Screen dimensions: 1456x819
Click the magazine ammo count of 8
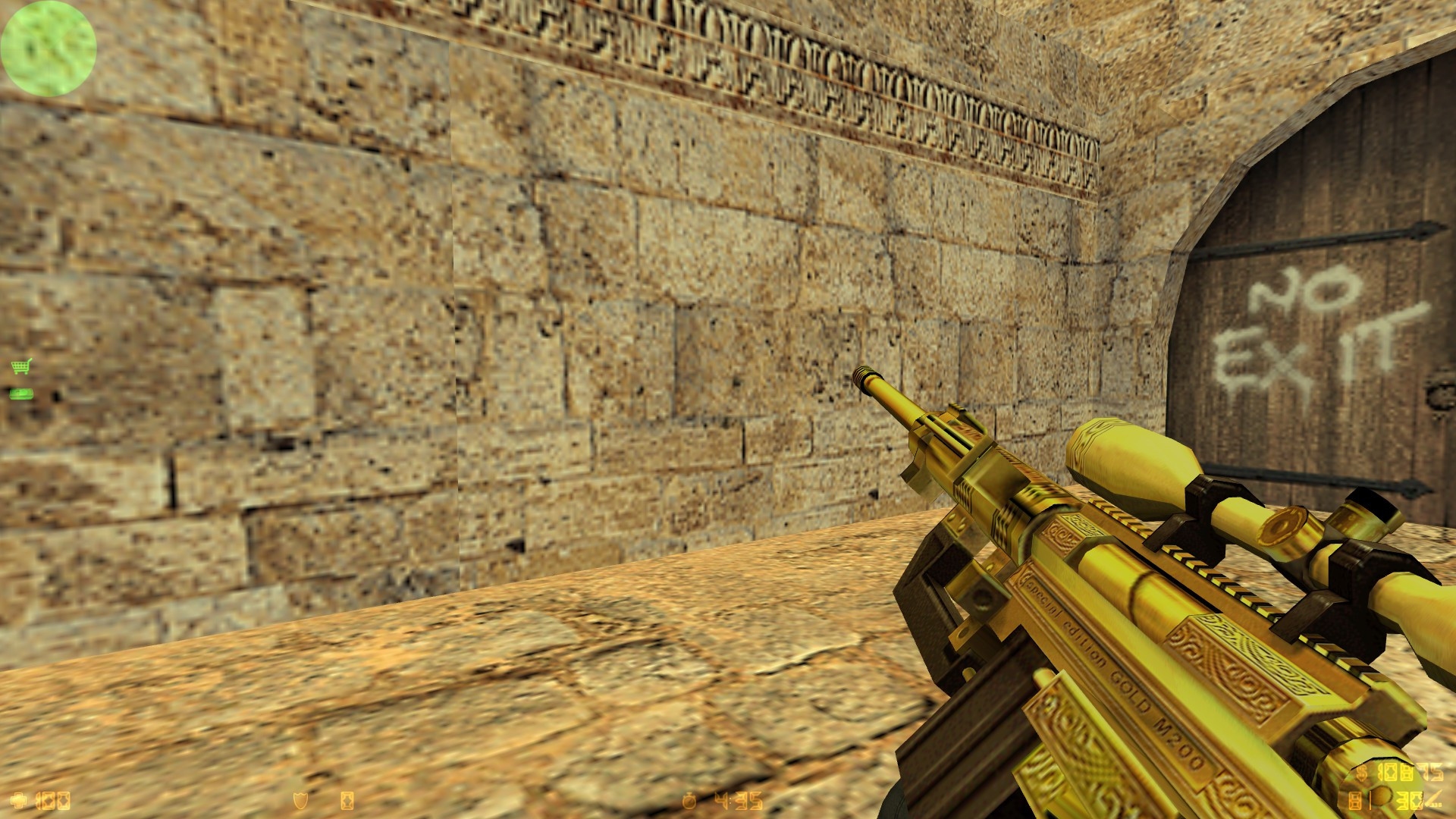(1354, 801)
